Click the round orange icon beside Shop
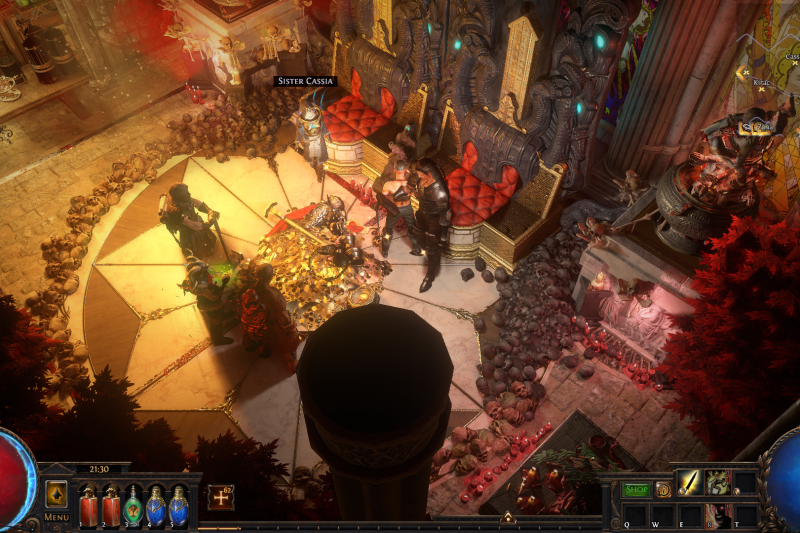The image size is (800, 533). [663, 490]
